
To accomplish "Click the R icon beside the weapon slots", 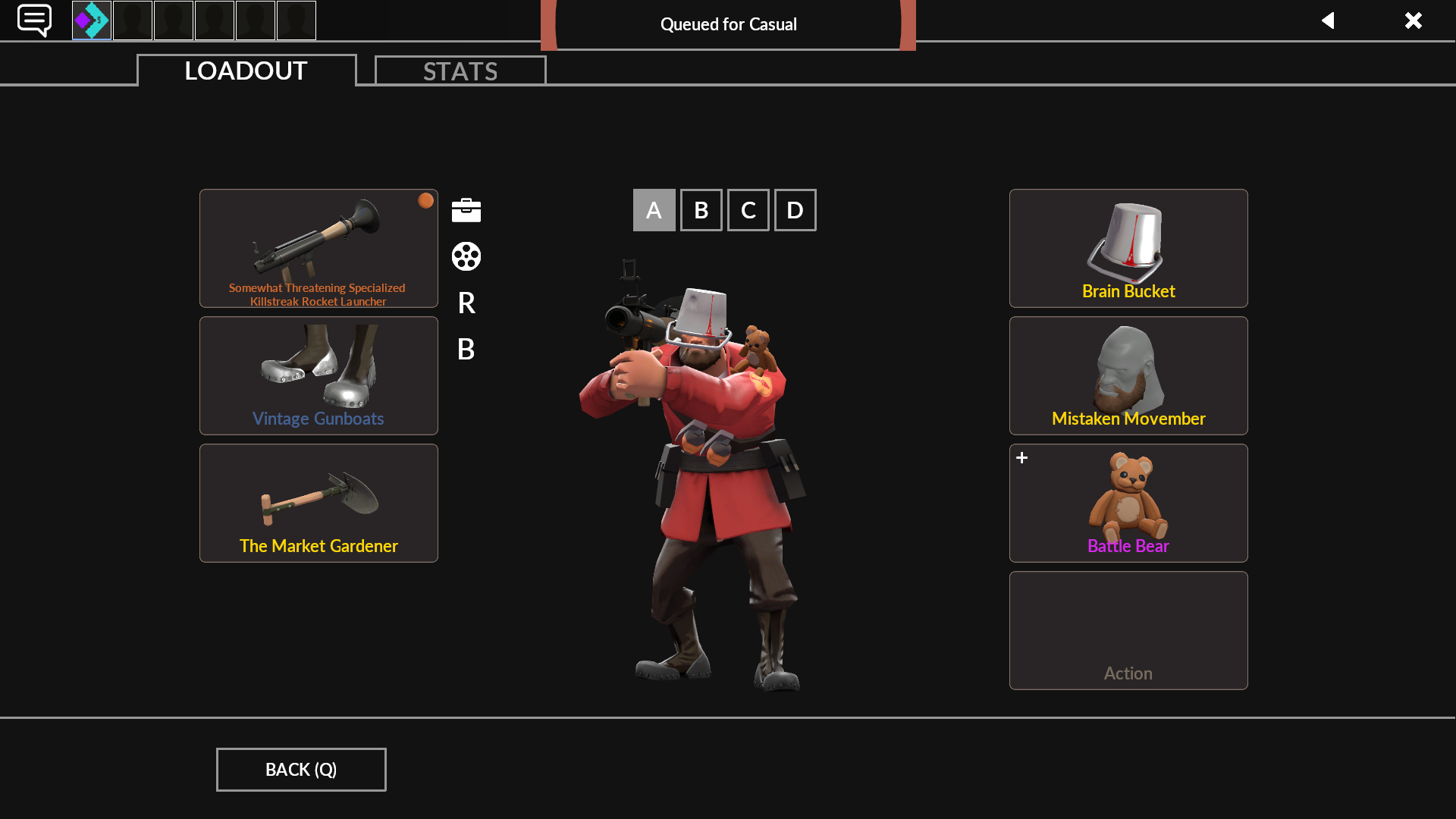I will [x=466, y=303].
